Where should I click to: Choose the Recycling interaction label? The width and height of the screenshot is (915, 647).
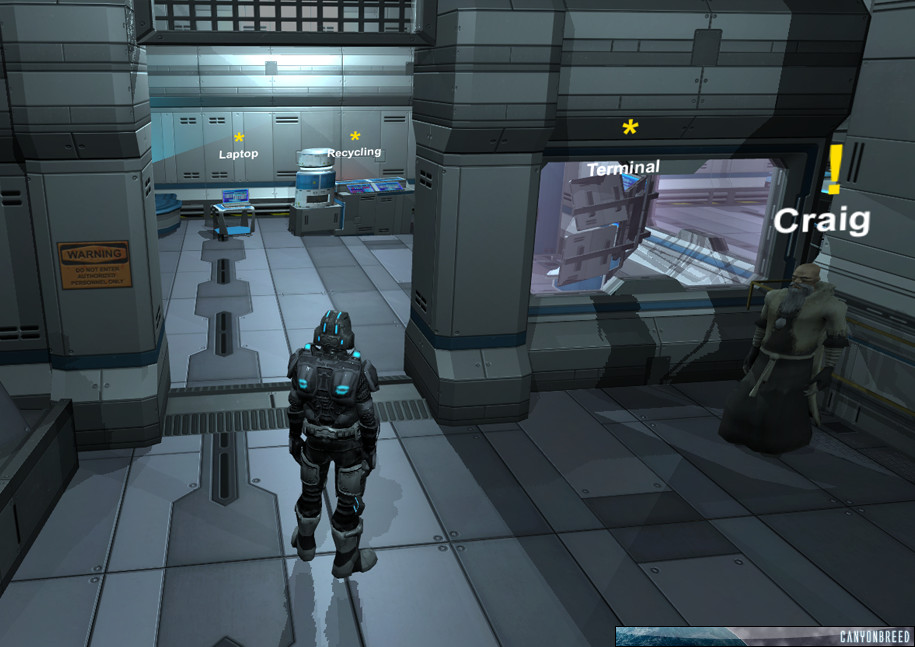354,152
